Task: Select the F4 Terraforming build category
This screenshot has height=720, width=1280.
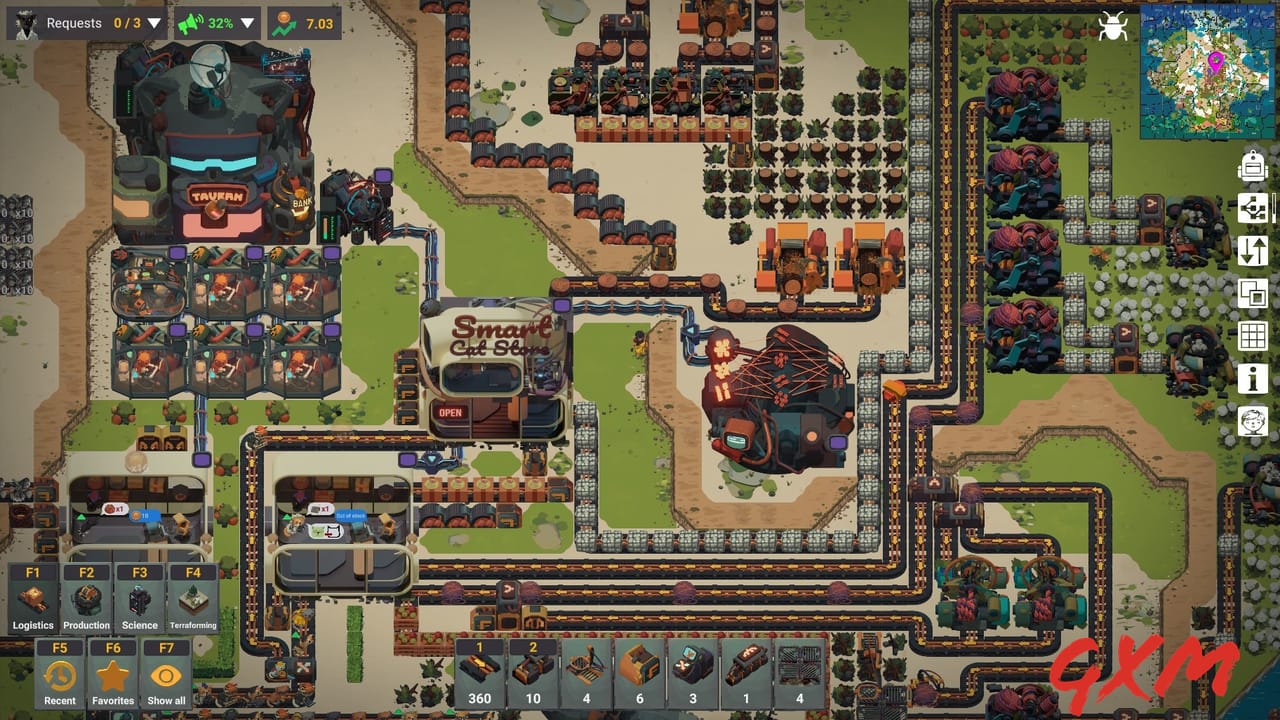Action: click(x=193, y=597)
